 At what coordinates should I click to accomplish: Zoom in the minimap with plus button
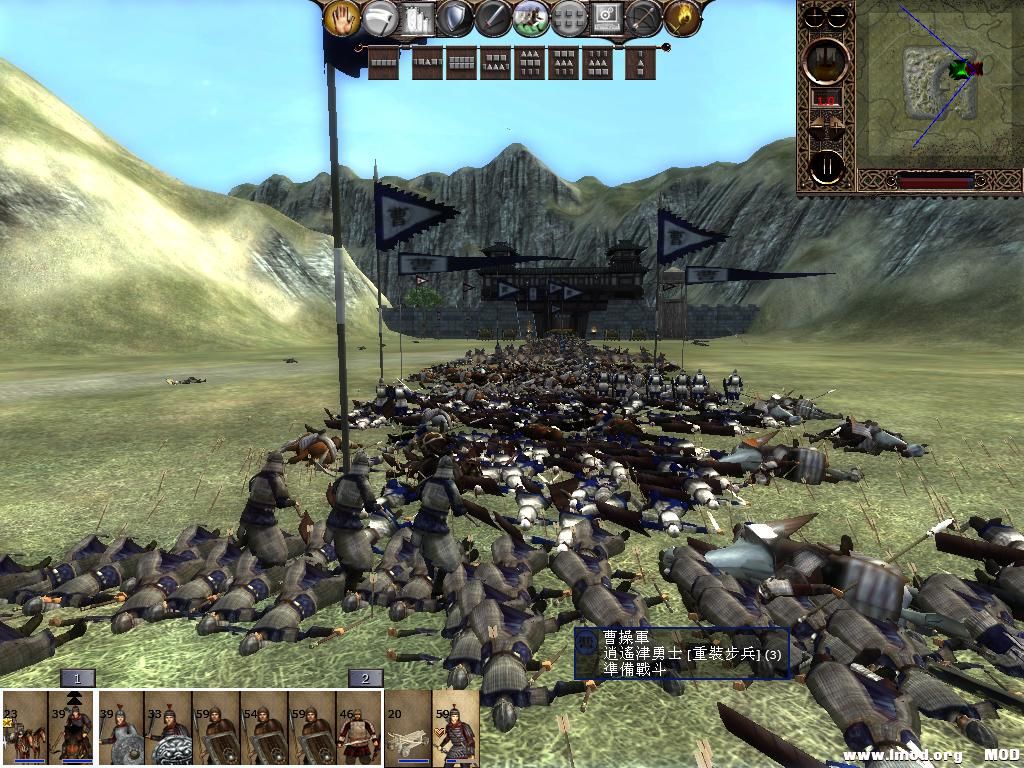pyautogui.click(x=816, y=16)
